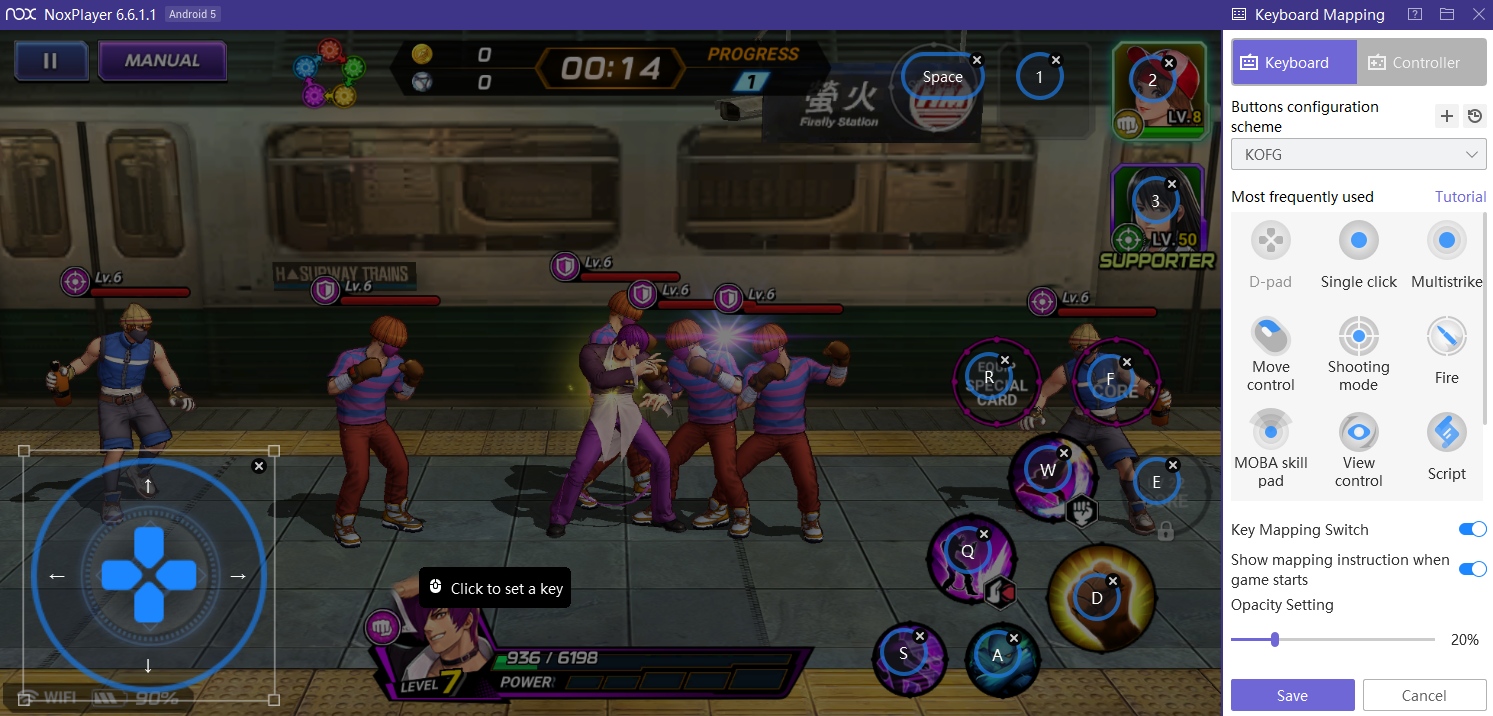Pause the battle with the pause button
The width and height of the screenshot is (1493, 716).
pos(50,60)
